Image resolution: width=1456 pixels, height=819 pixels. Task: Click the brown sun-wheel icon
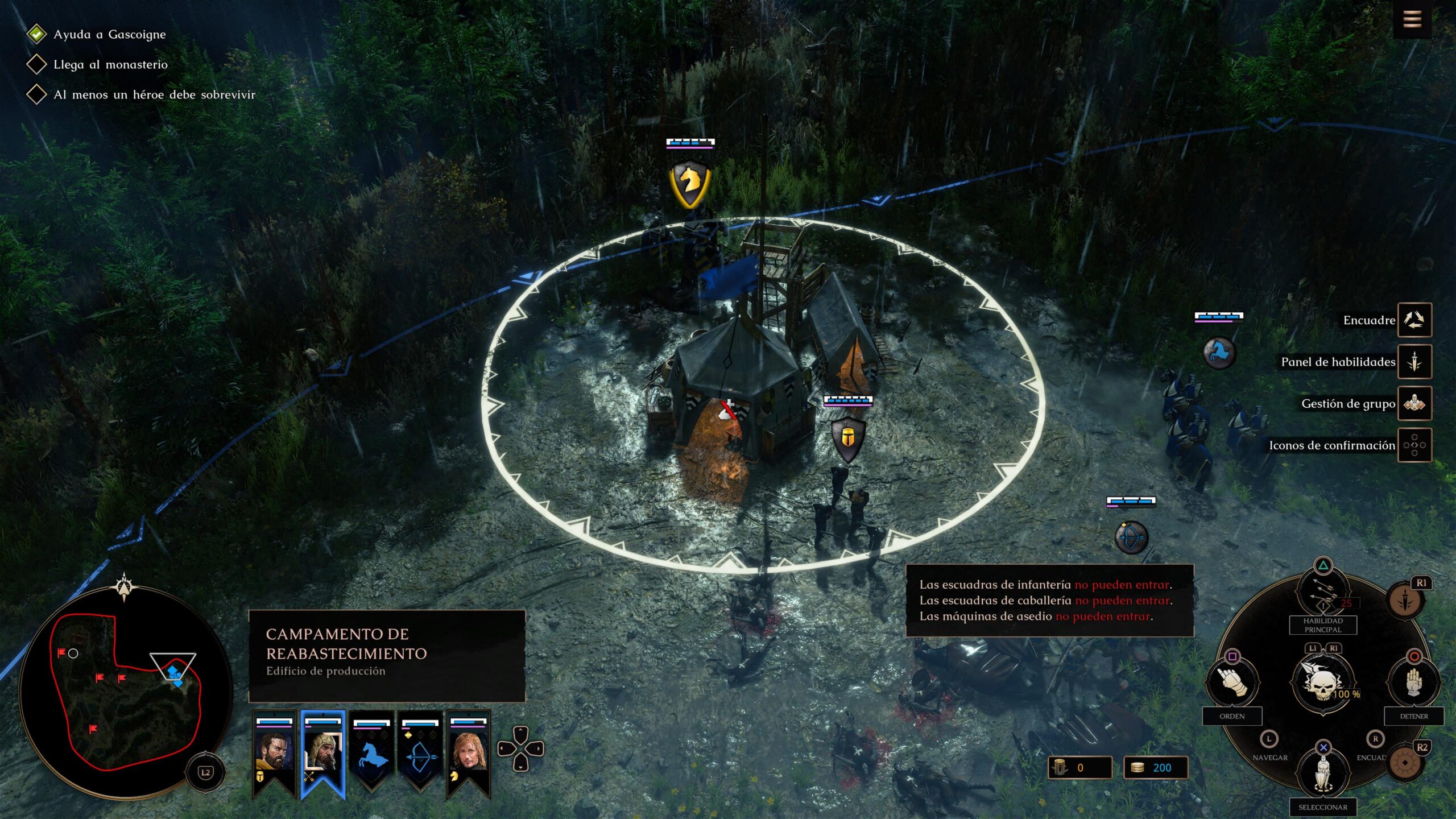coord(1405,762)
